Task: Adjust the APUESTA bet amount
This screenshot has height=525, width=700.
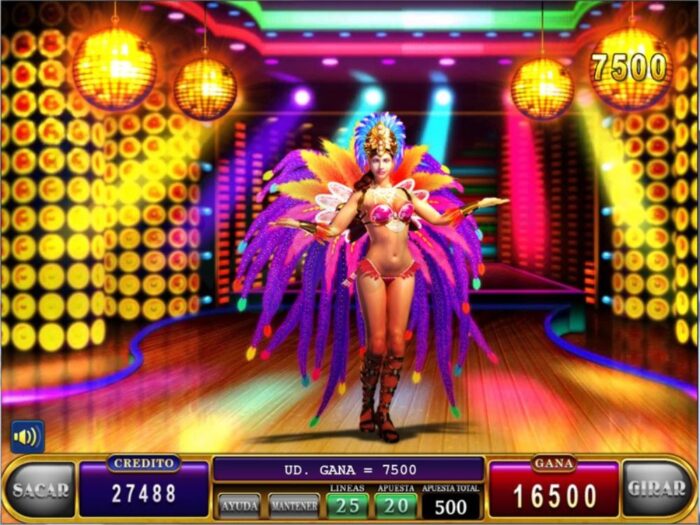Action: pyautogui.click(x=395, y=504)
